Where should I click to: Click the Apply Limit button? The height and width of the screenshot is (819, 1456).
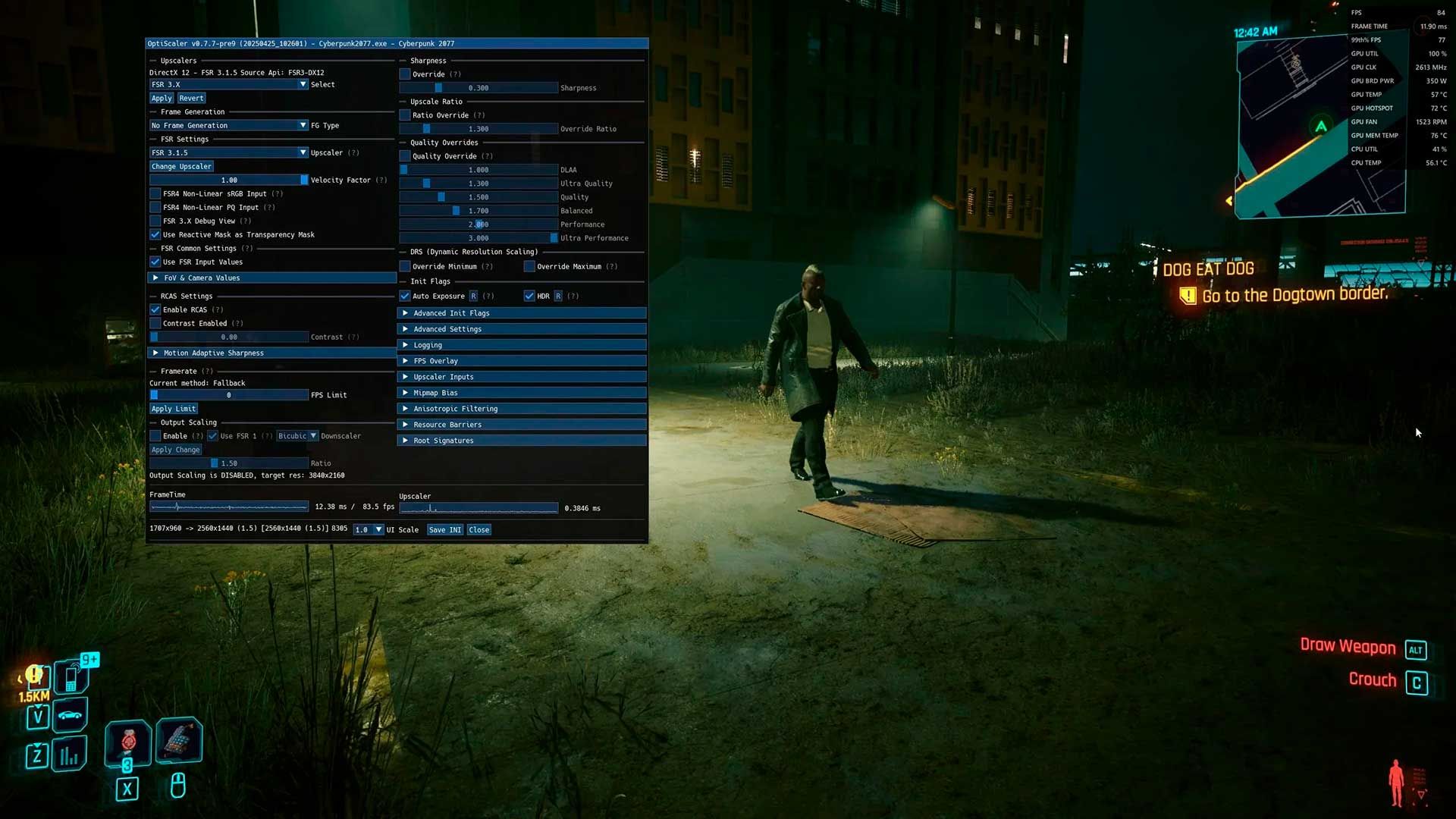174,409
